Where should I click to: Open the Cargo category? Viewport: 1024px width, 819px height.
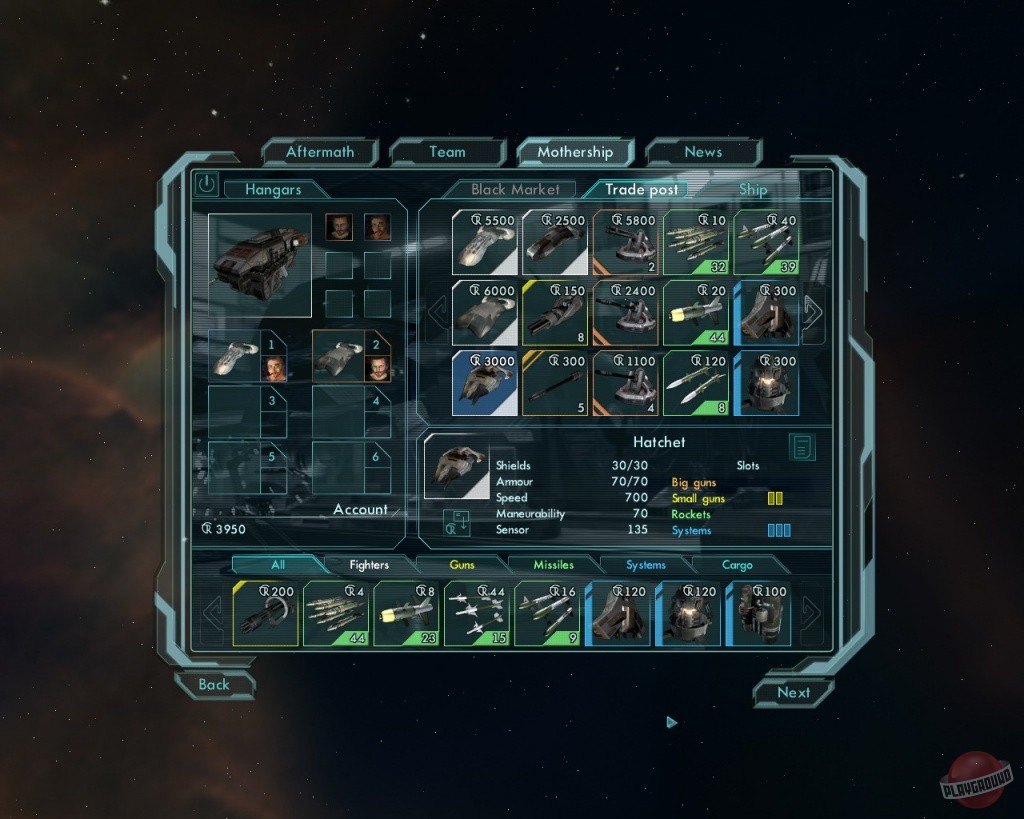(737, 565)
